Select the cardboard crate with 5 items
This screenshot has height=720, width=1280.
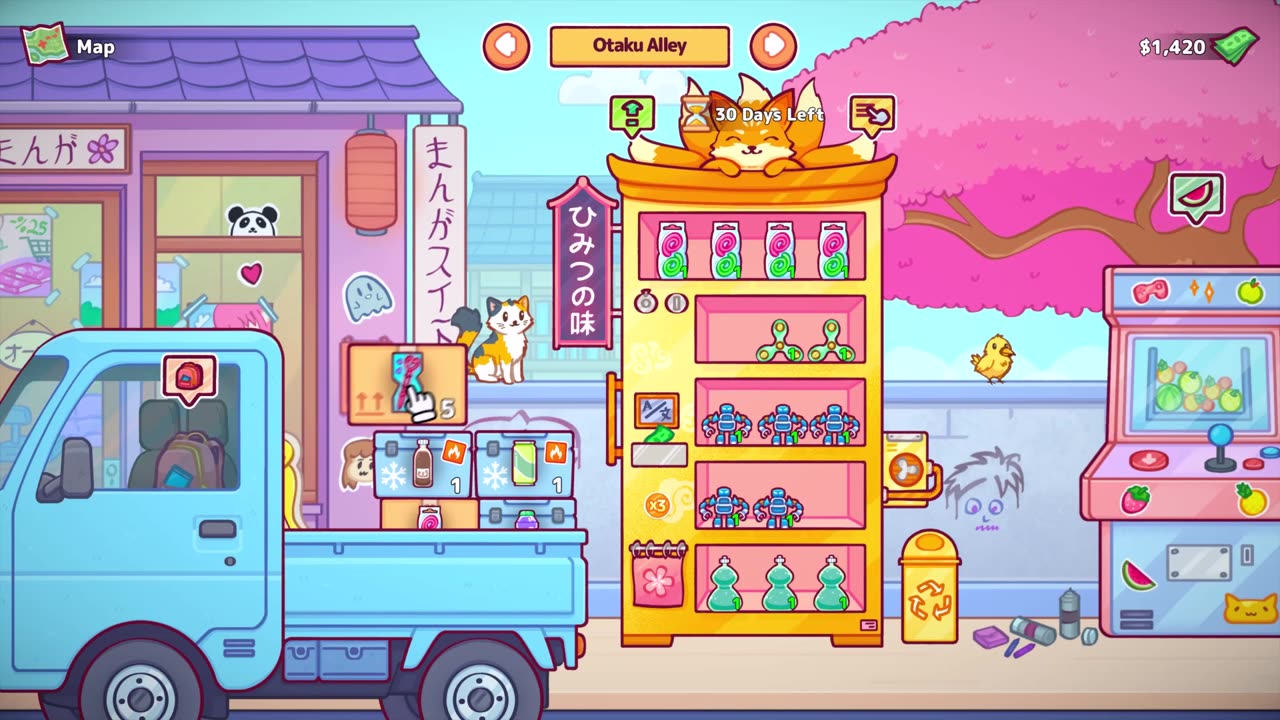pos(406,385)
